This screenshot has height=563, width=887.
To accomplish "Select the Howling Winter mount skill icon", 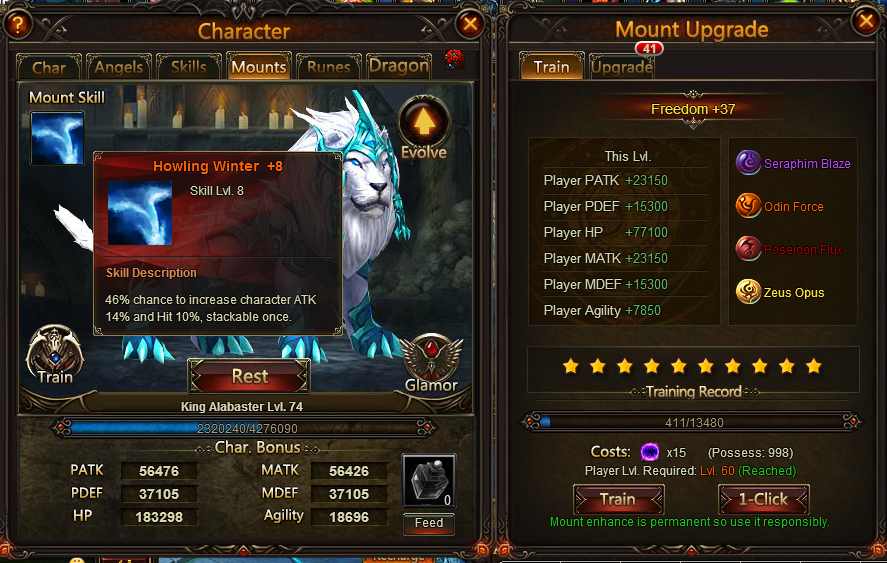I will click(x=57, y=138).
